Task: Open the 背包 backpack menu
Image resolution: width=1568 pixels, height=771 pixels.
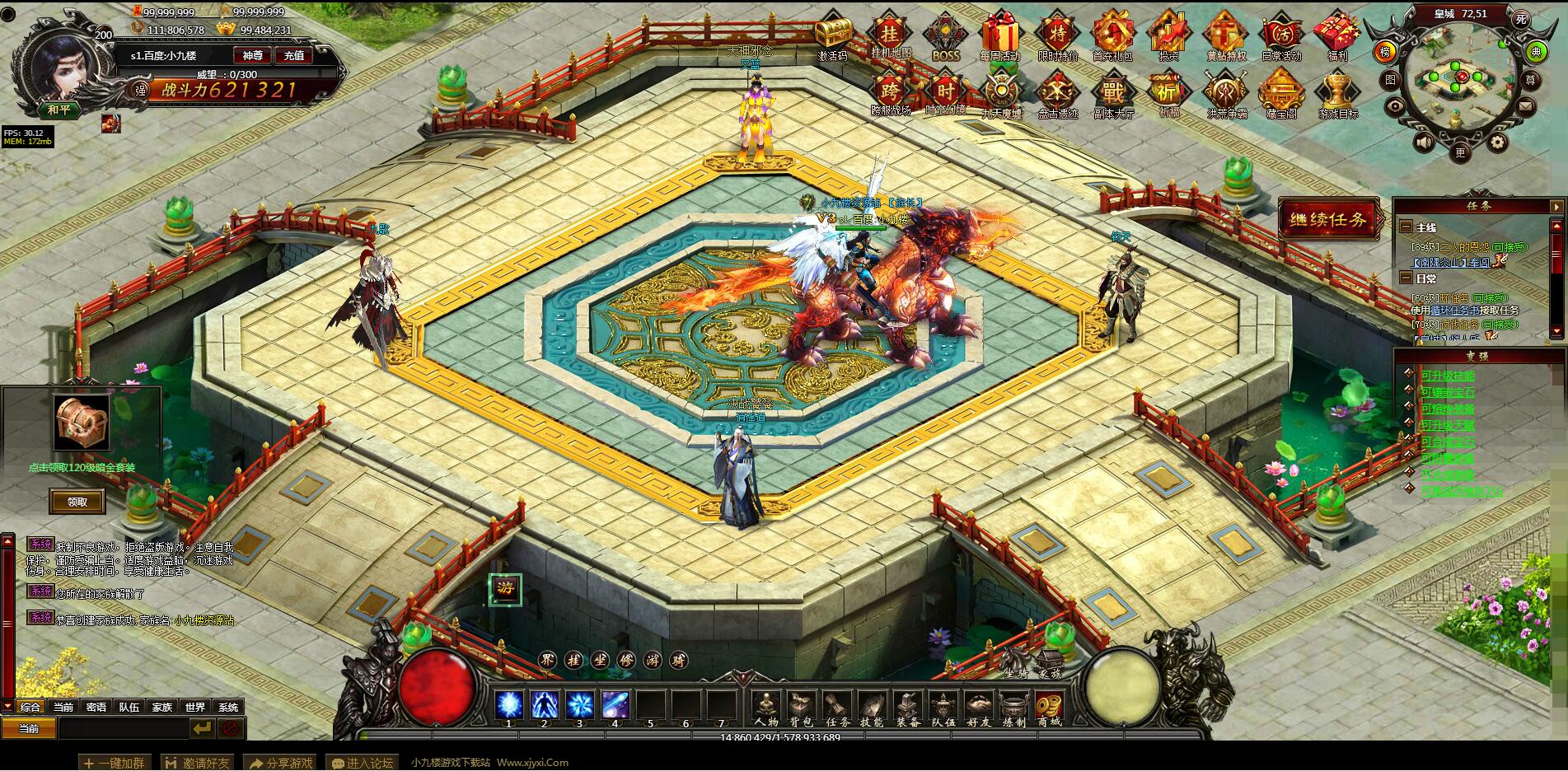Action: (801, 708)
